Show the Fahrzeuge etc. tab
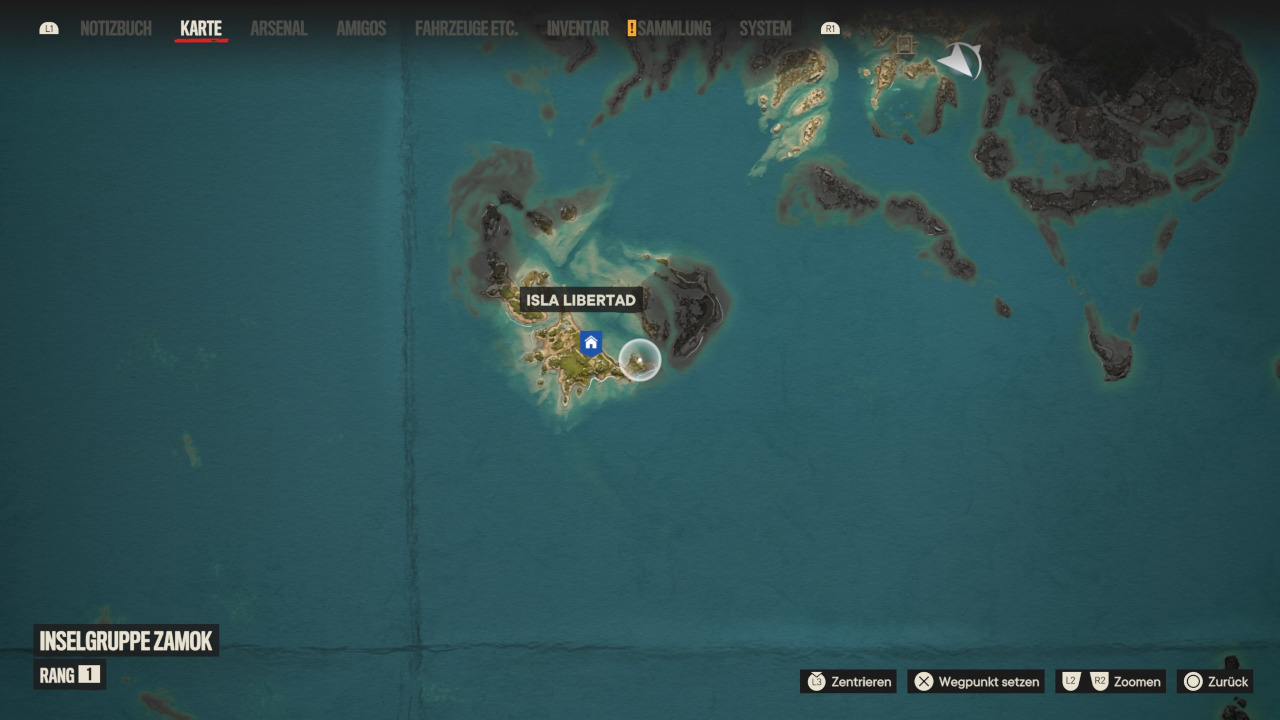This screenshot has width=1280, height=720. coord(466,29)
